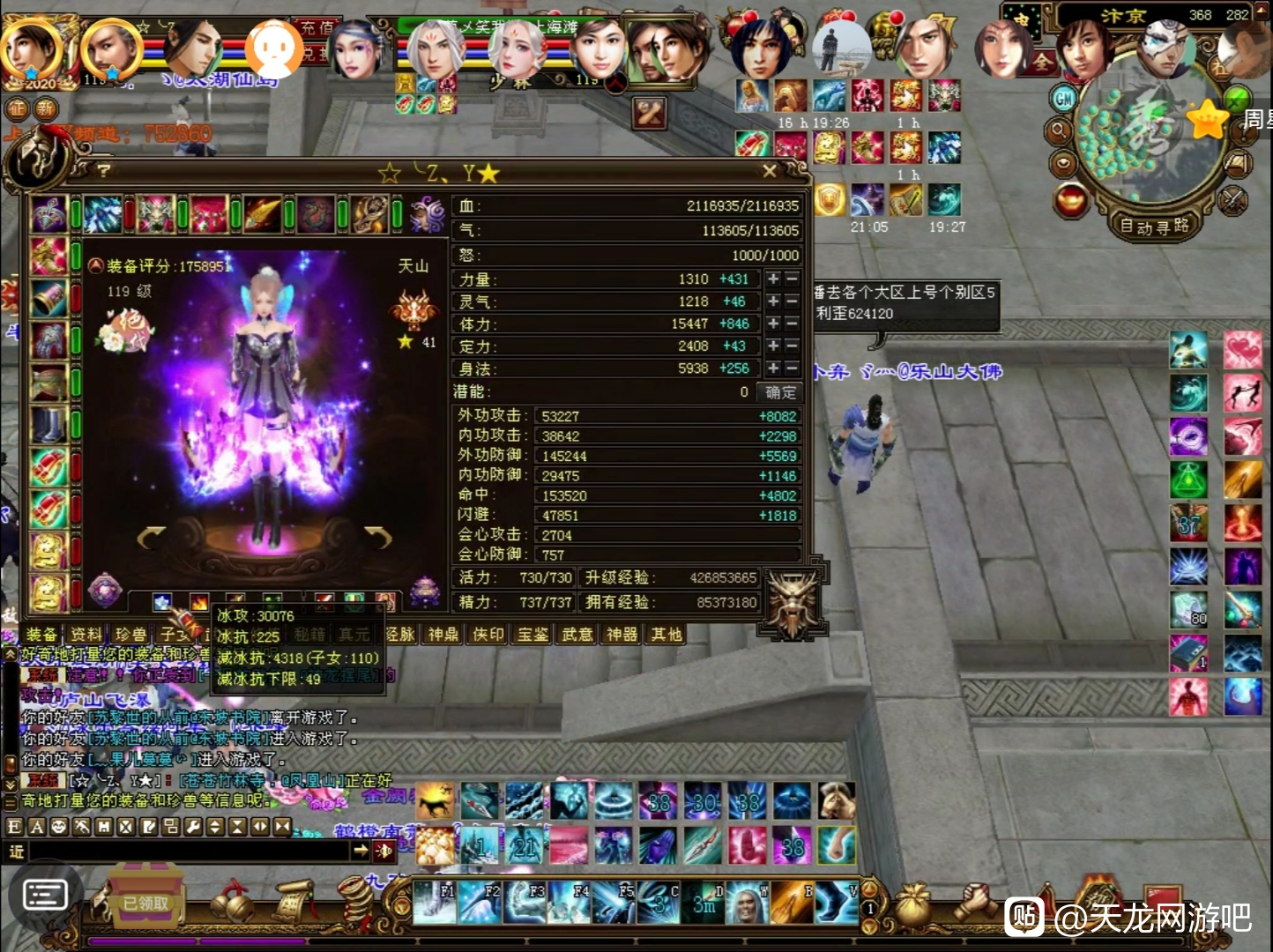Screen dimensions: 1273x952
Task: Close the character attributes panel
Action: [x=769, y=171]
